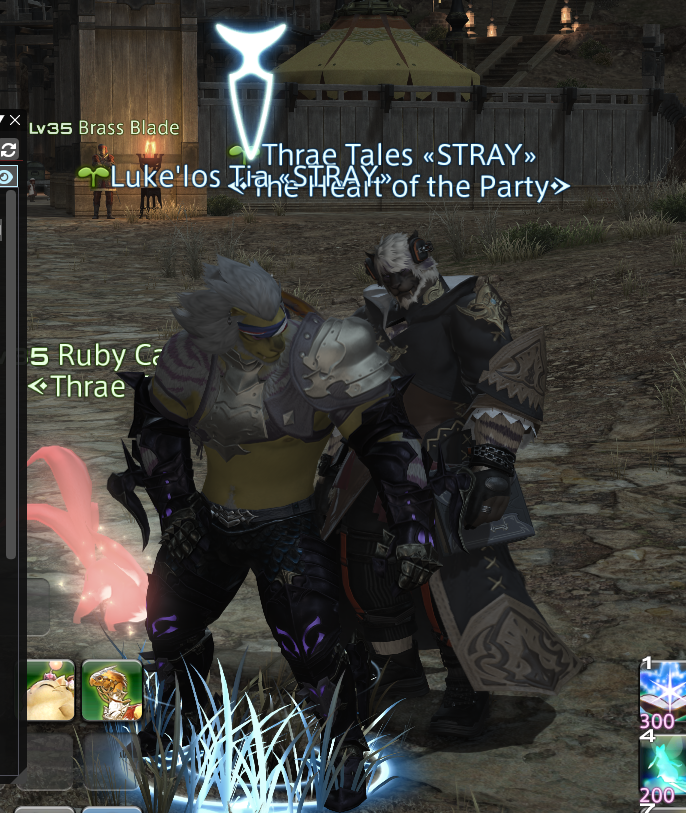Click the refresh arrows button
Image resolution: width=686 pixels, height=813 pixels.
pos(9,149)
